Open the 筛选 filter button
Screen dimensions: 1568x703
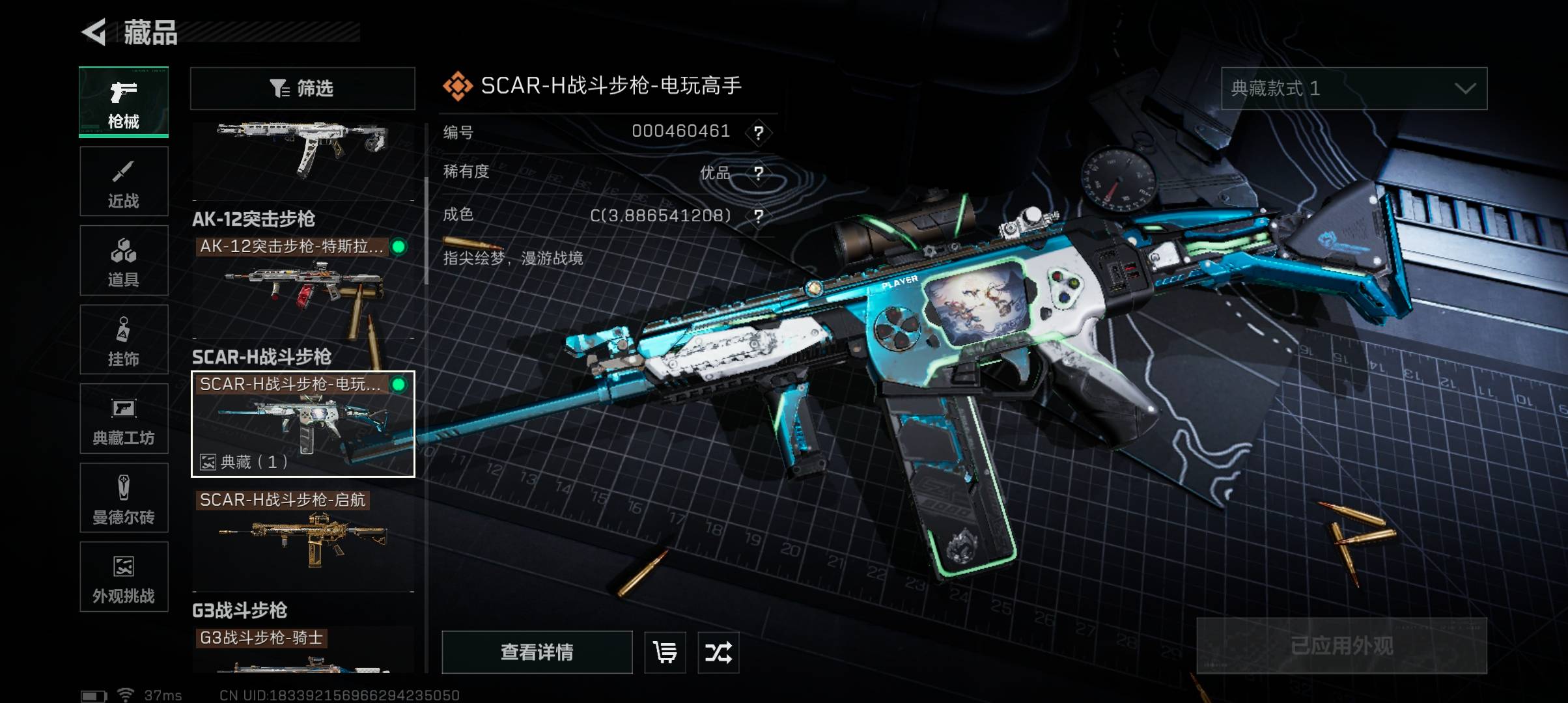(302, 89)
